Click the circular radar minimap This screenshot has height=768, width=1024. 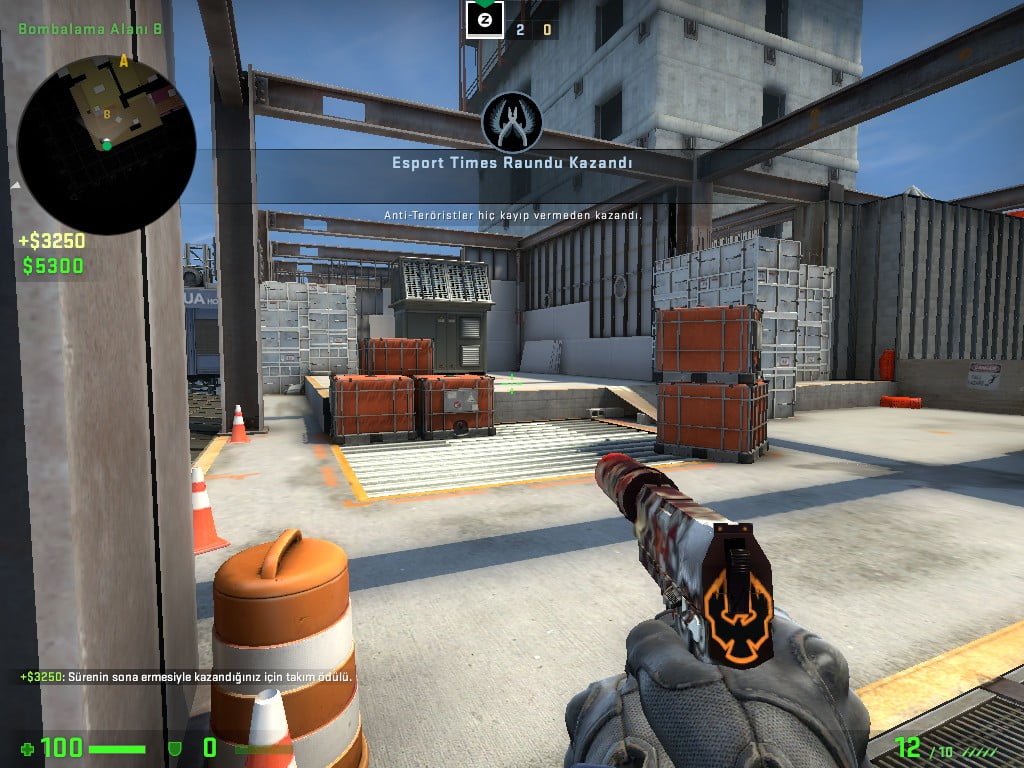[x=106, y=145]
